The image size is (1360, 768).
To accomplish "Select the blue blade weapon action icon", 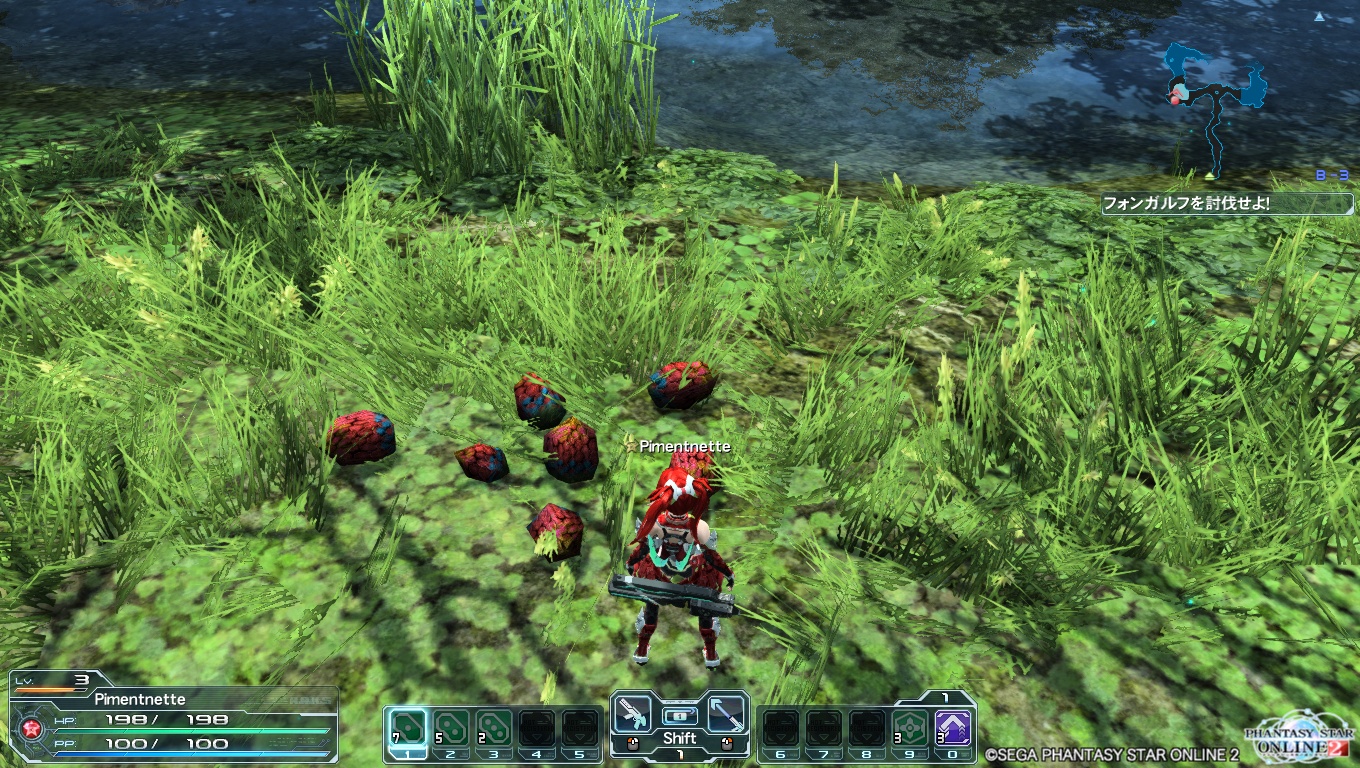I will pyautogui.click(x=725, y=713).
